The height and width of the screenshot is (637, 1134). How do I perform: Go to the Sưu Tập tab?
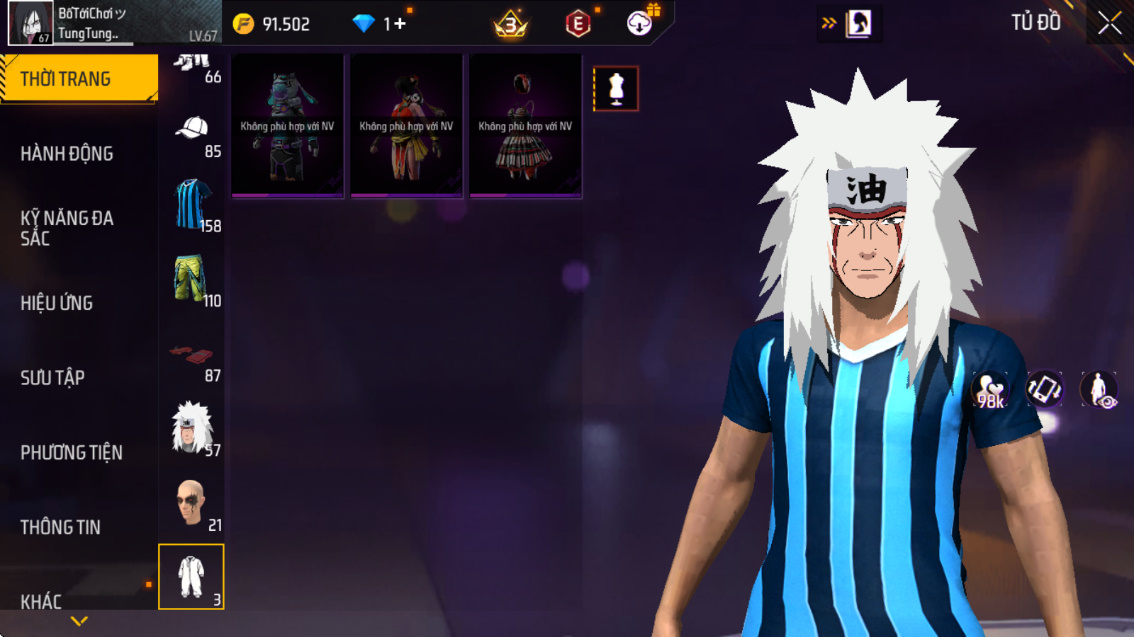coord(53,378)
